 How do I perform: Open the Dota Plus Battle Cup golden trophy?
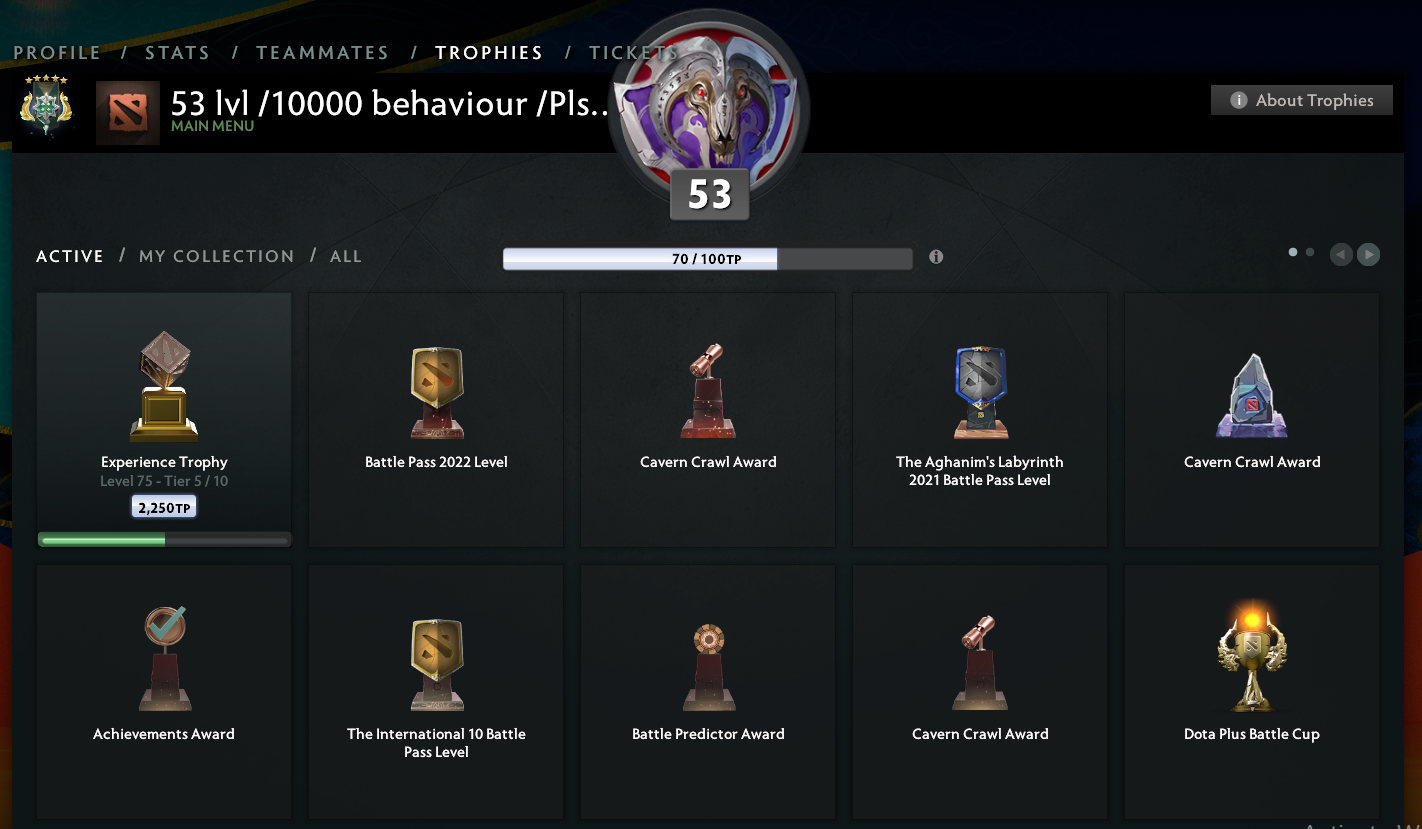coord(1251,655)
